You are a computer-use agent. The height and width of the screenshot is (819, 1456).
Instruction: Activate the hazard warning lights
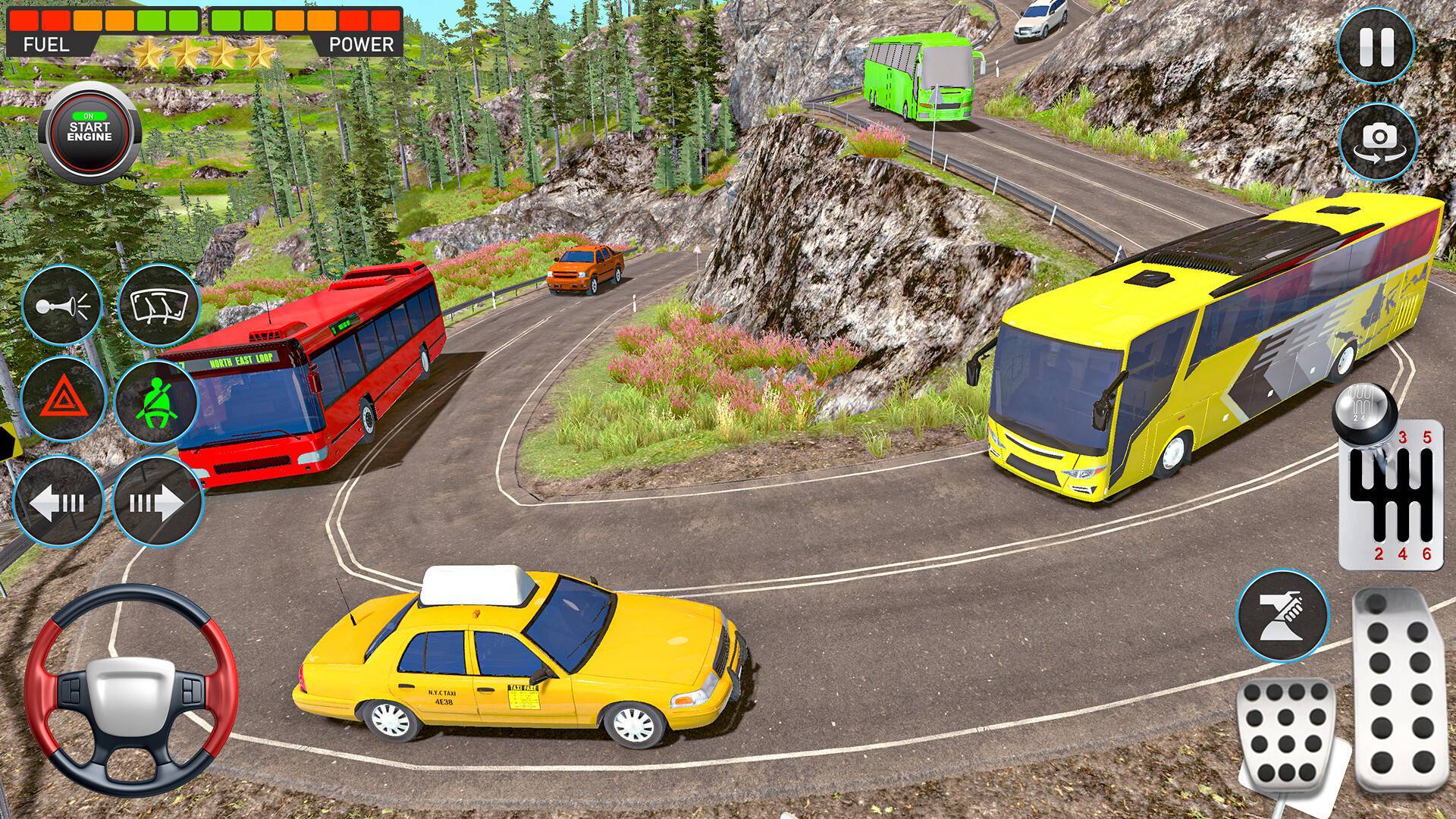[62, 402]
